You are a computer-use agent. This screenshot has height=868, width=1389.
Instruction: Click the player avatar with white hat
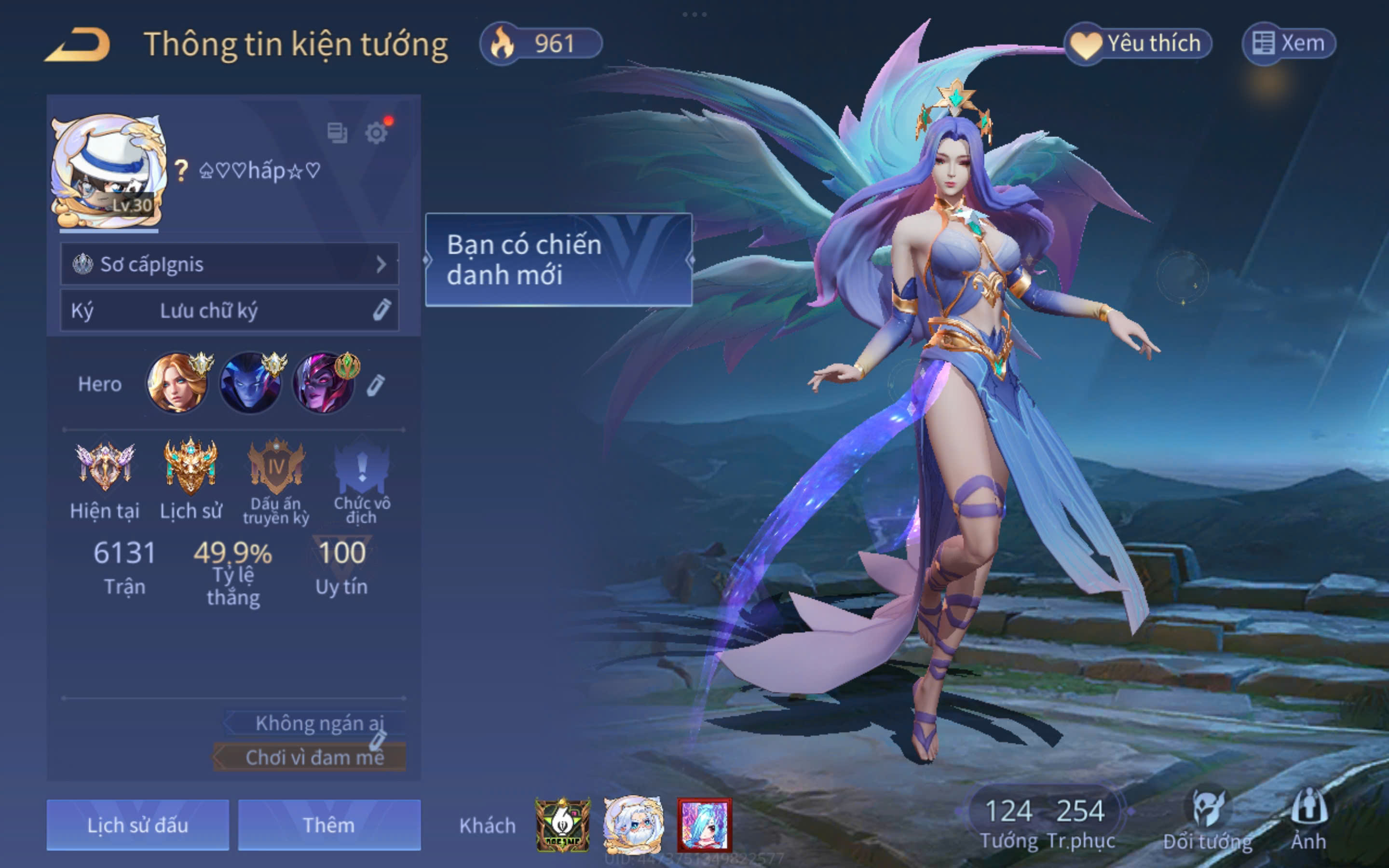click(x=109, y=171)
